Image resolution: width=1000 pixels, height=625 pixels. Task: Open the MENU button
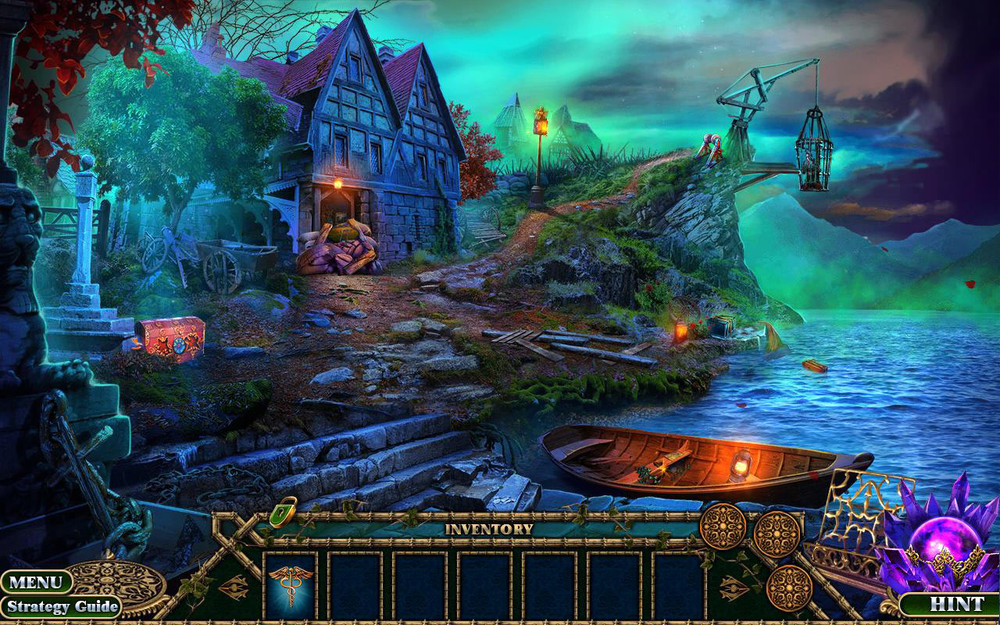(36, 582)
